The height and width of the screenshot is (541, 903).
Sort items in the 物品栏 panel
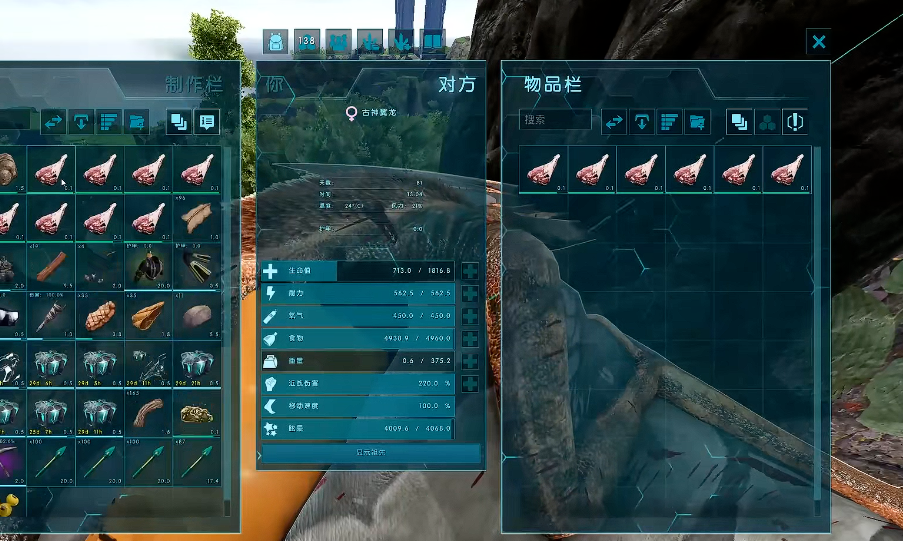coord(669,121)
